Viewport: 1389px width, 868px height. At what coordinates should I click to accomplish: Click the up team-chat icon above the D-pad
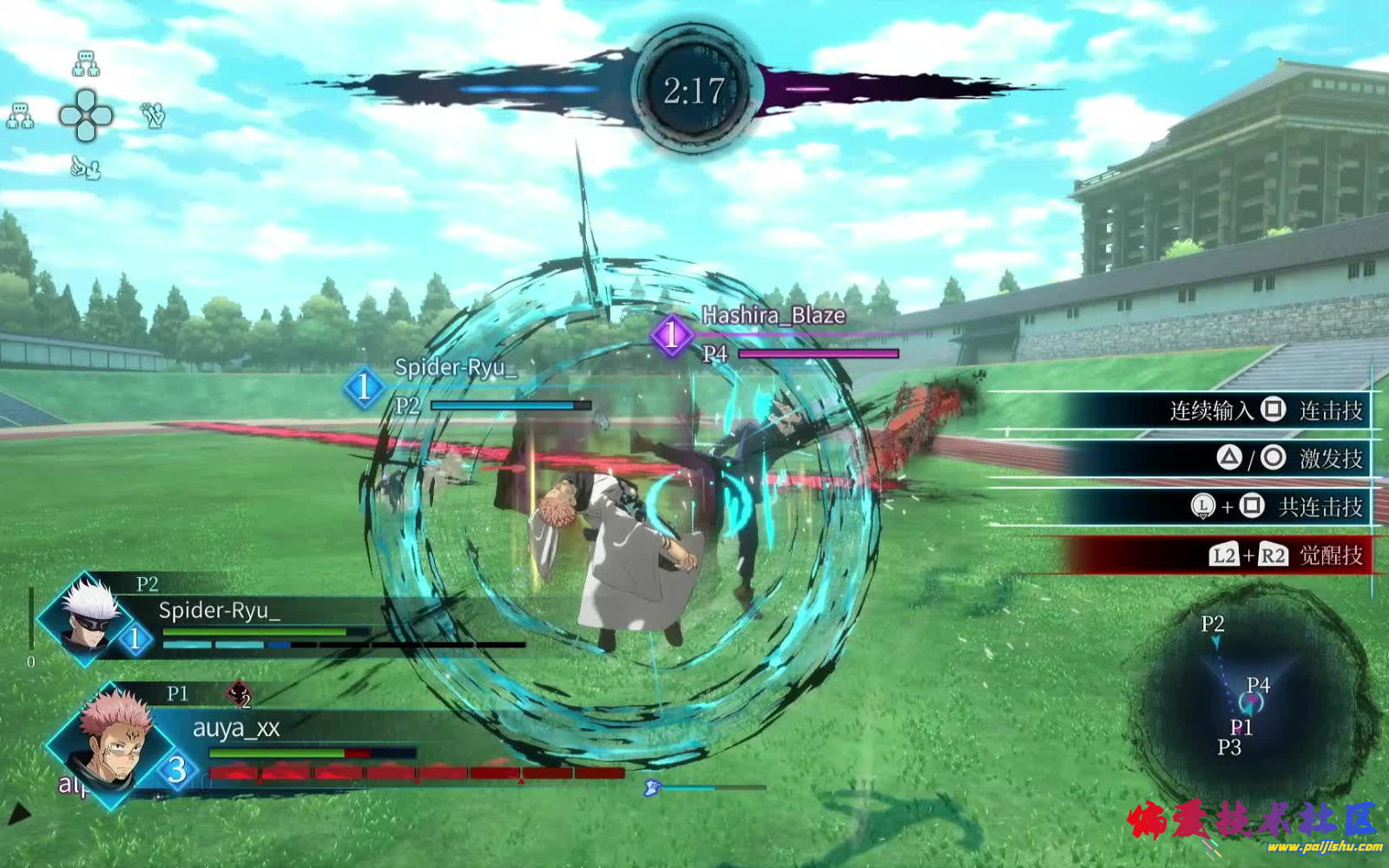pyautogui.click(x=86, y=62)
